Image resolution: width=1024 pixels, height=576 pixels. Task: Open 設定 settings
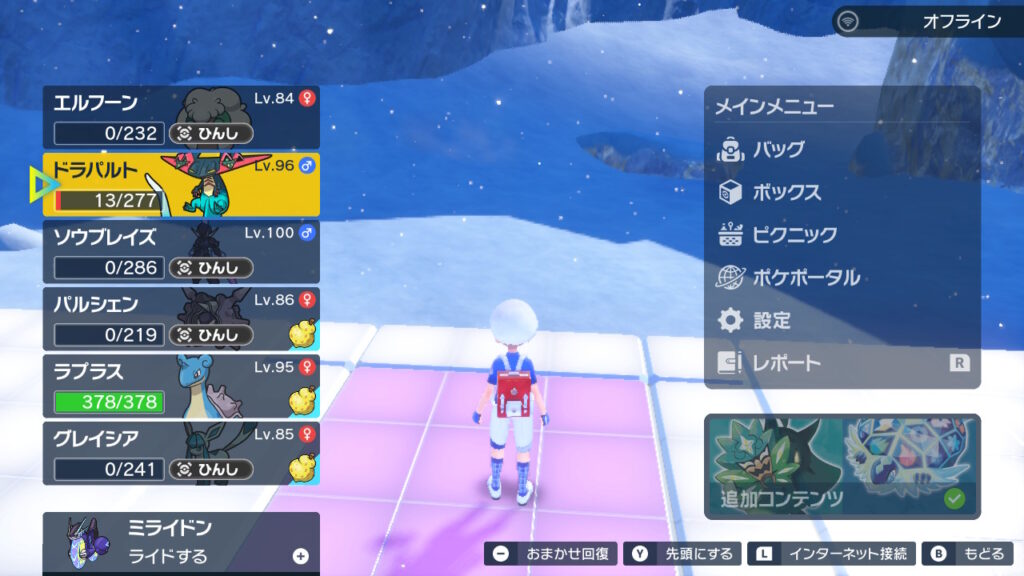click(x=842, y=320)
